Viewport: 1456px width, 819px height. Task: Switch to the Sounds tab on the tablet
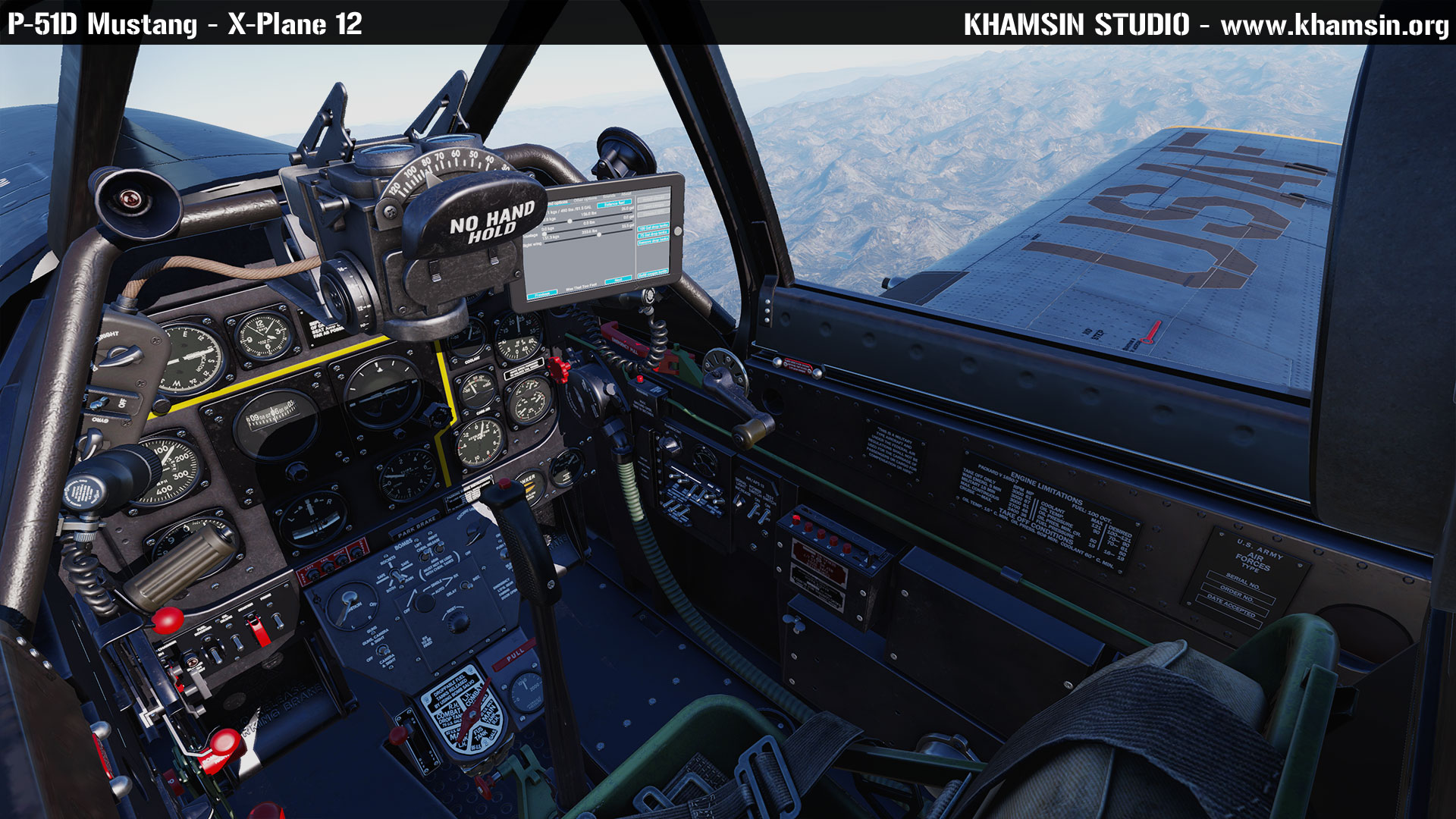tap(608, 195)
